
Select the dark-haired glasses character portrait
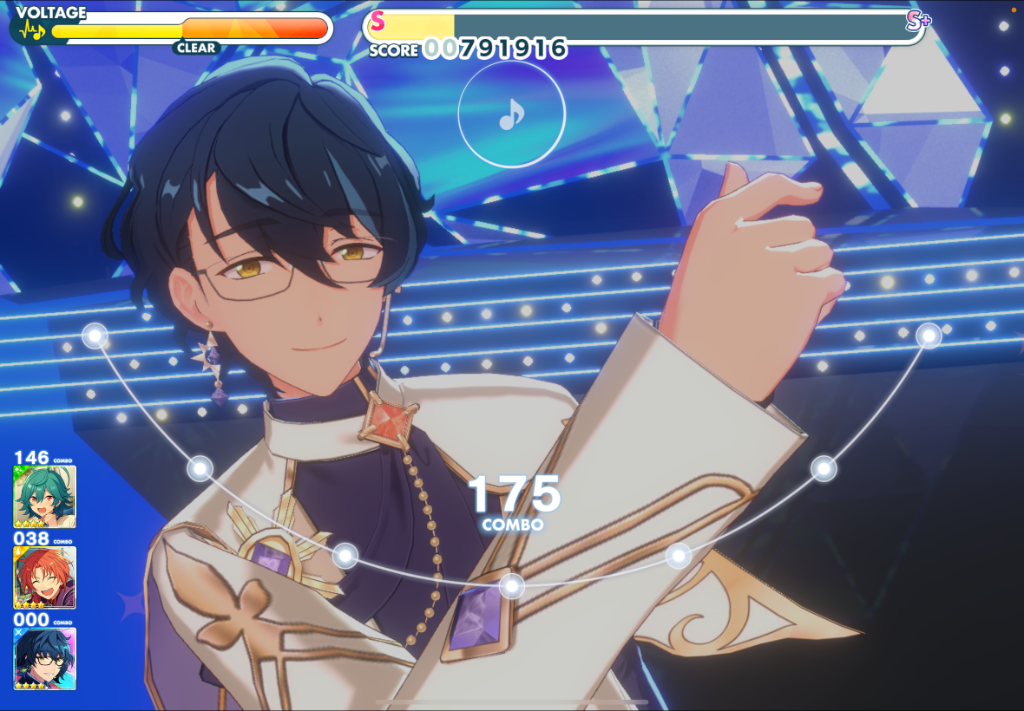pos(44,657)
